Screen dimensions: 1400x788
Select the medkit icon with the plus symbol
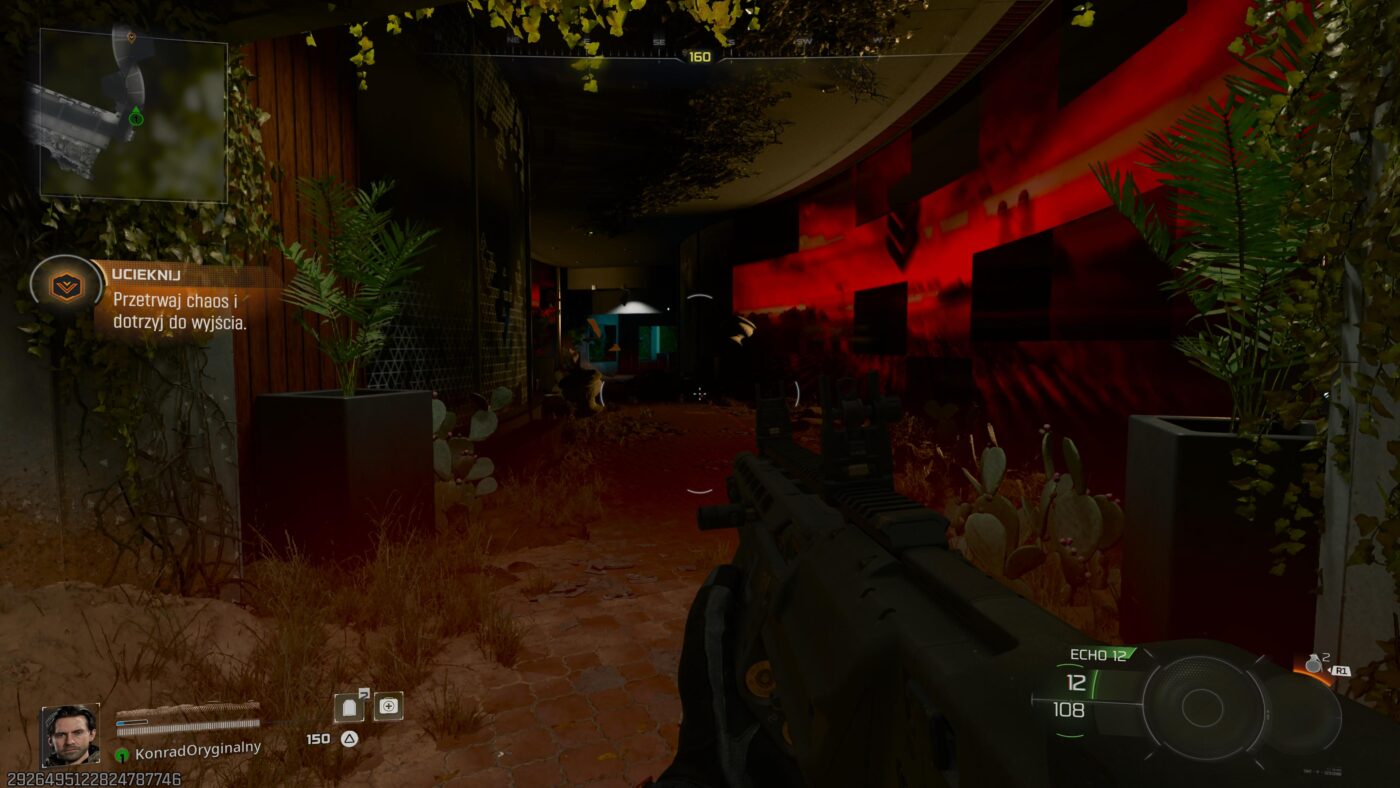pyautogui.click(x=388, y=706)
